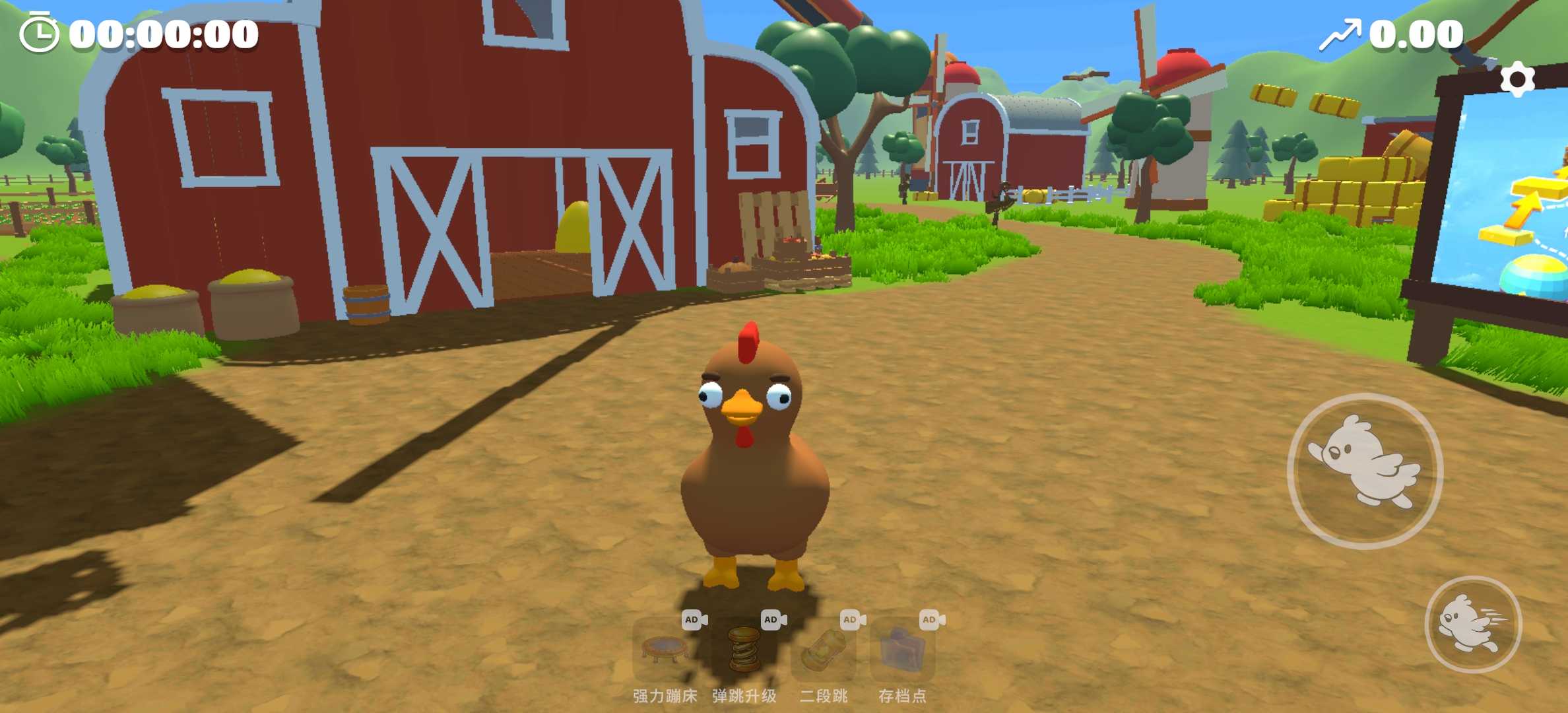The image size is (1568, 713).
Task: Activate the 强力蹦床 trampoline power-up
Action: [665, 650]
